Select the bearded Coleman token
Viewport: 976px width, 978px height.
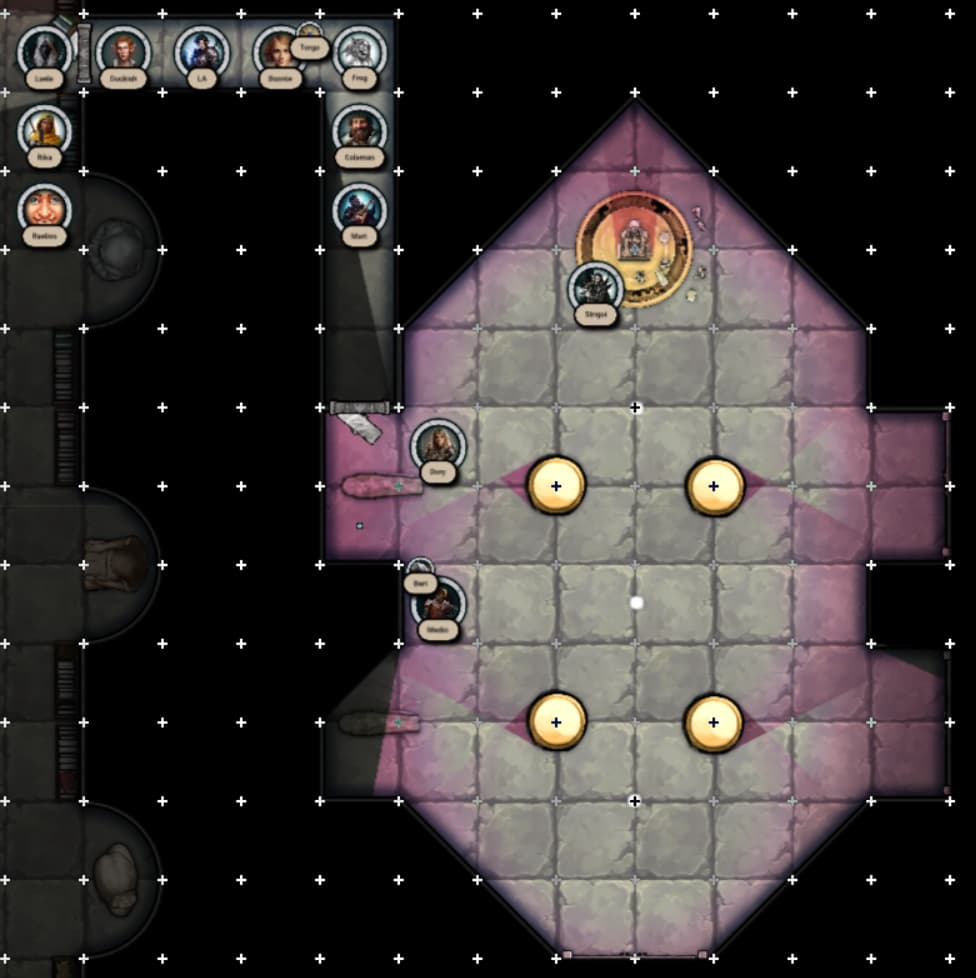[x=359, y=129]
